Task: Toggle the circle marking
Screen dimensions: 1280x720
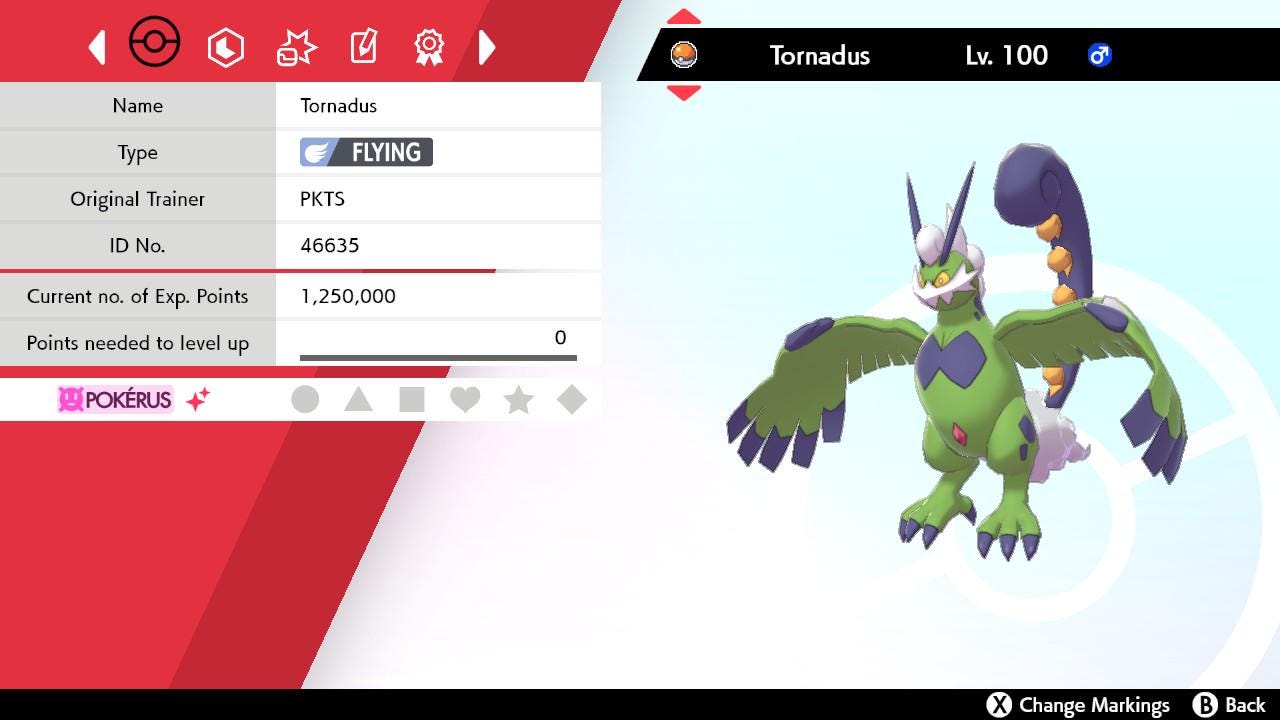Action: click(x=305, y=400)
